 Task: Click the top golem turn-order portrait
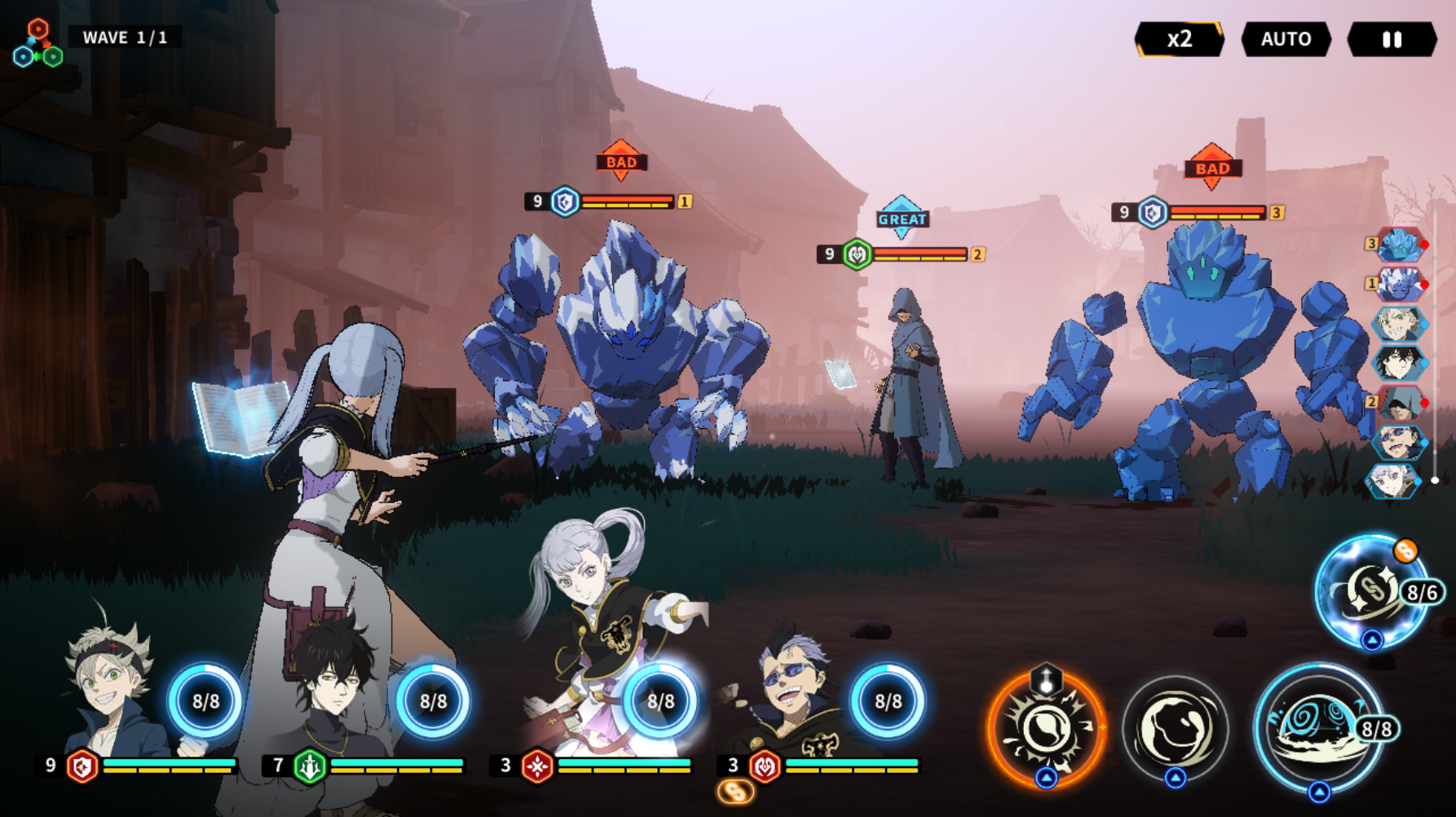pos(1399,244)
